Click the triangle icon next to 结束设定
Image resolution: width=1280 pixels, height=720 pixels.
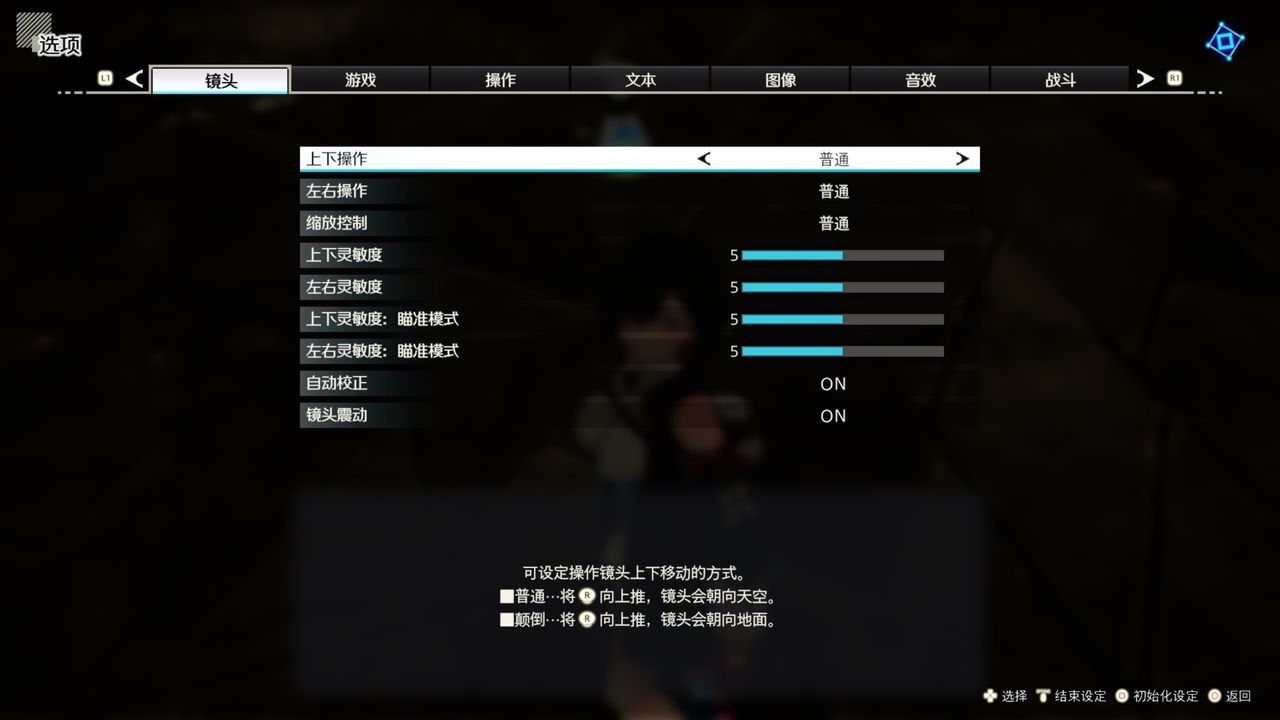tap(1045, 696)
